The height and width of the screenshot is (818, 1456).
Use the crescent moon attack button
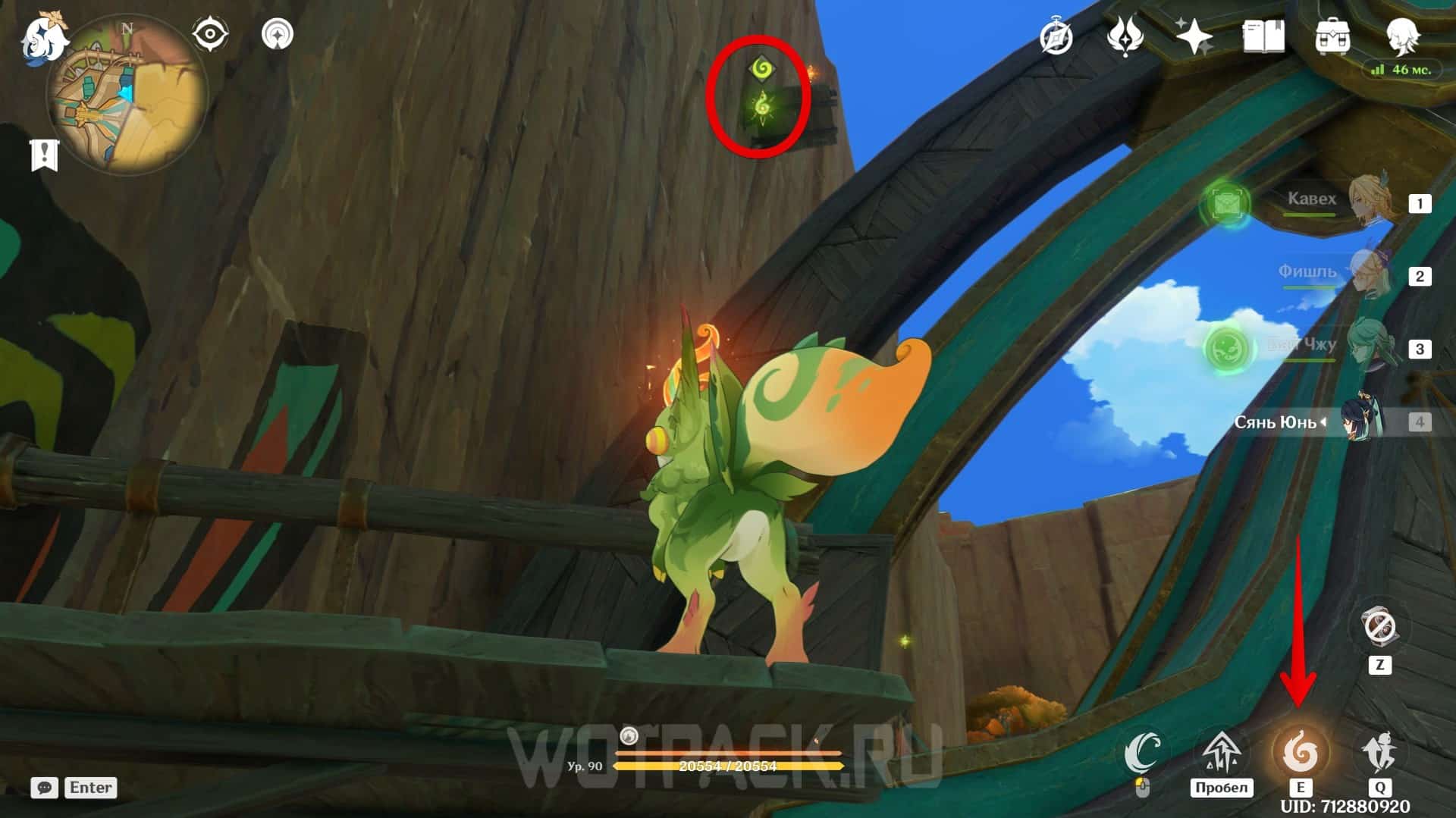pos(1142,752)
